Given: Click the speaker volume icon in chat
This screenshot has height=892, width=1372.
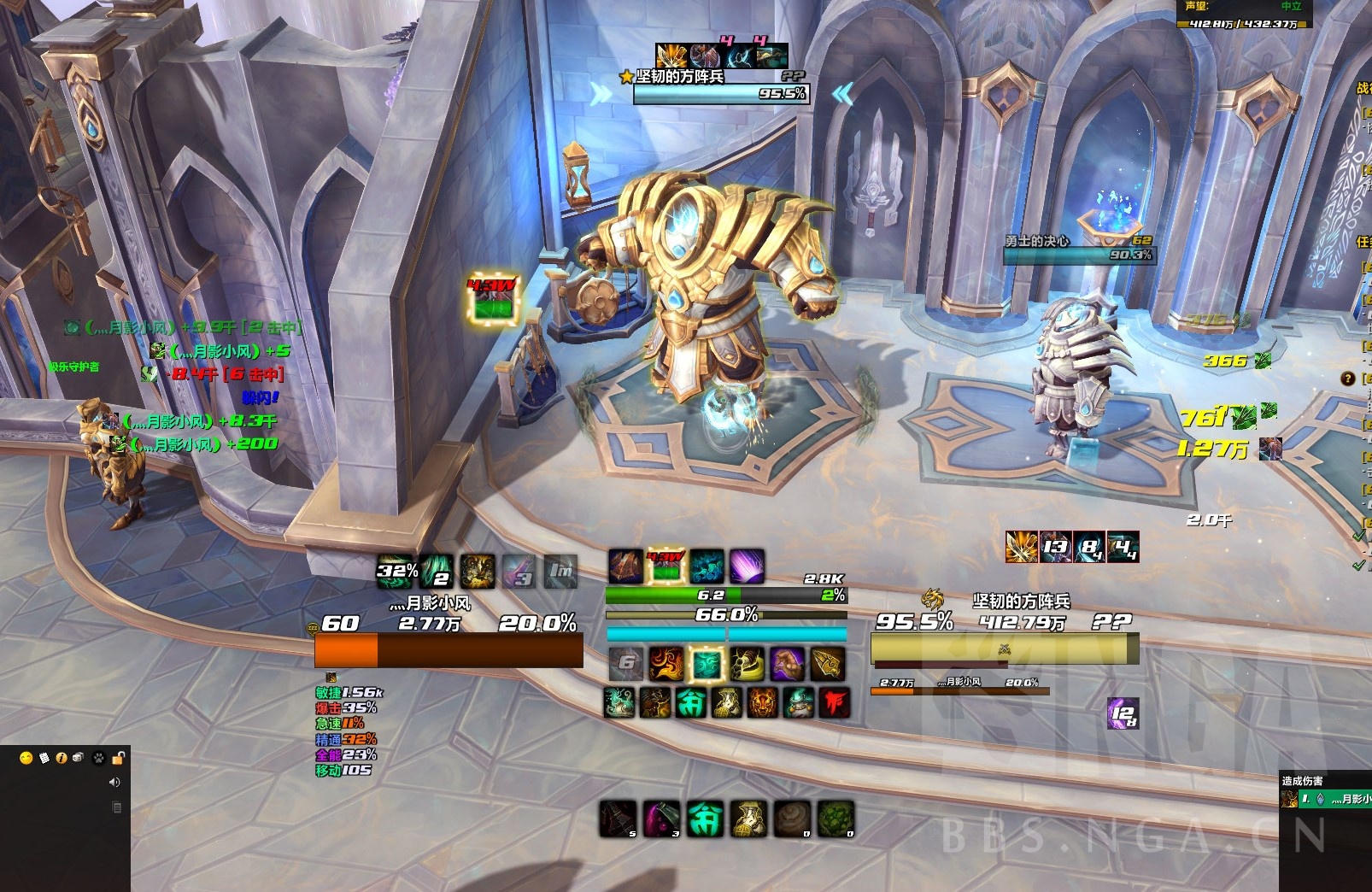Looking at the screenshot, I should pyautogui.click(x=114, y=782).
